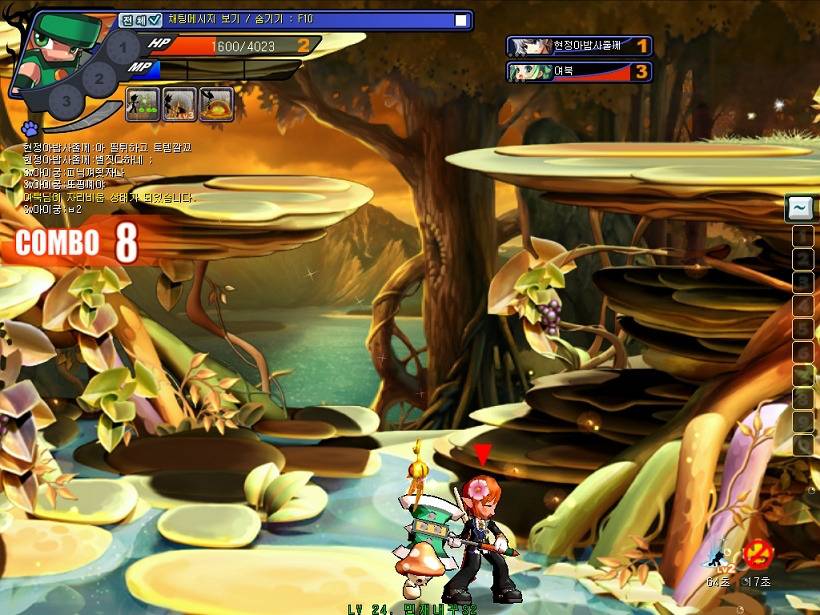The image size is (820, 615).
Task: Select the rank 3 player entry 여룩
Action: (580, 72)
